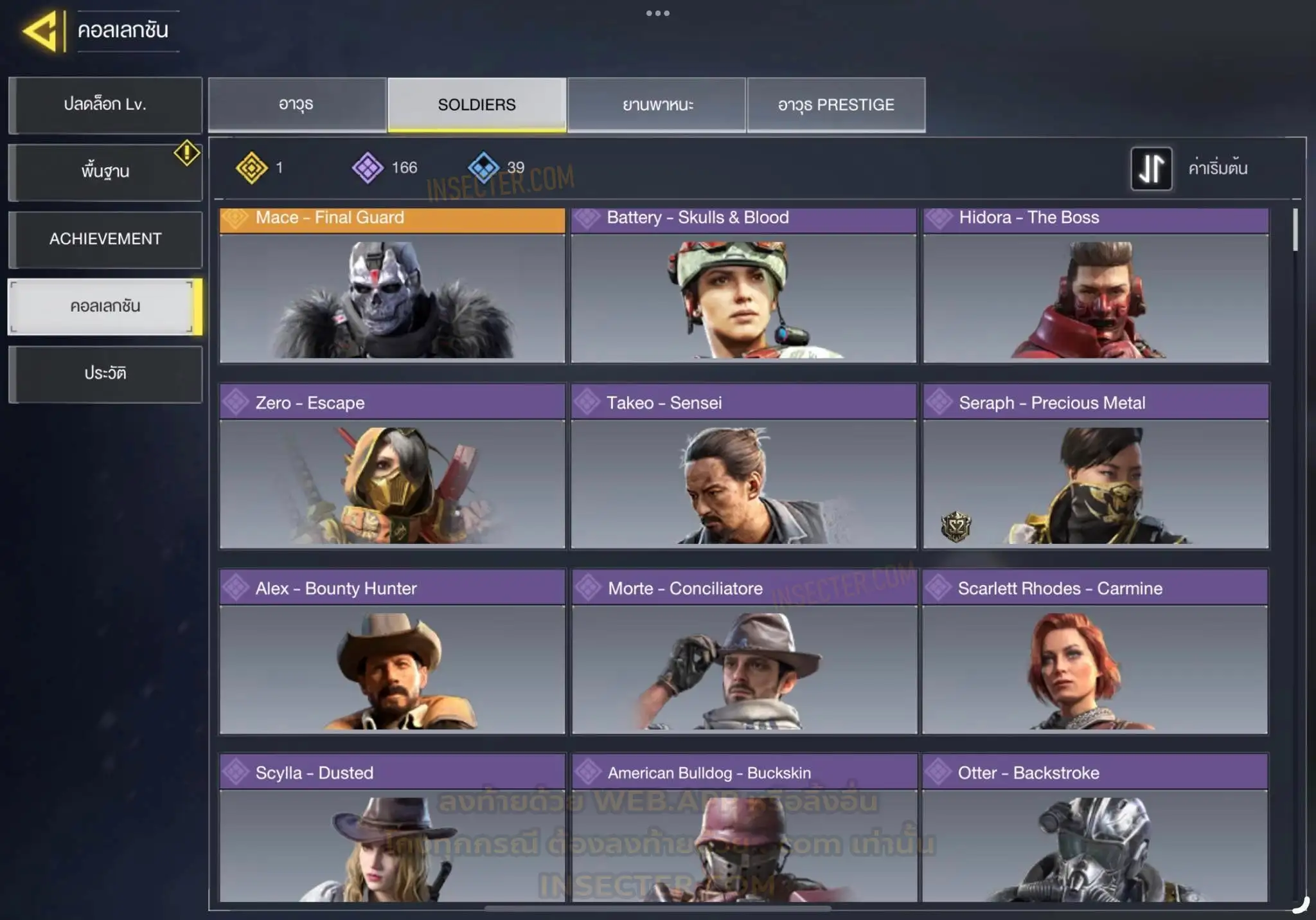Select Mace - Final Guard skin

click(x=392, y=286)
